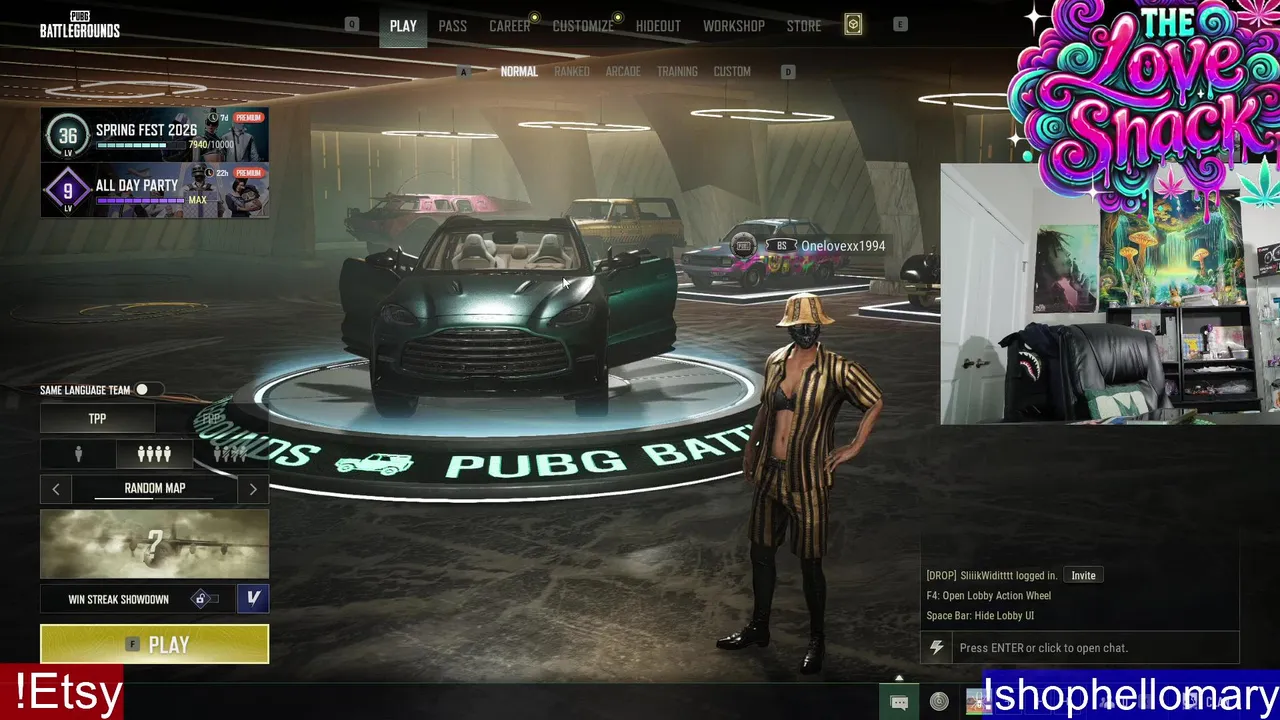Image resolution: width=1280 pixels, height=720 pixels.
Task: Cycle to the next map with right arrow
Action: pyautogui.click(x=253, y=489)
